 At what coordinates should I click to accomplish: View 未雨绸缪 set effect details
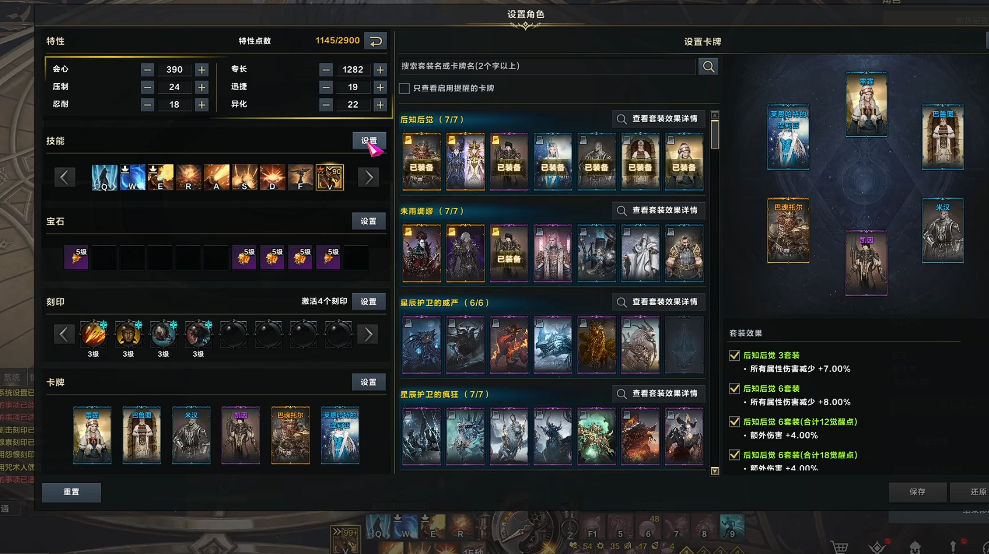point(660,211)
